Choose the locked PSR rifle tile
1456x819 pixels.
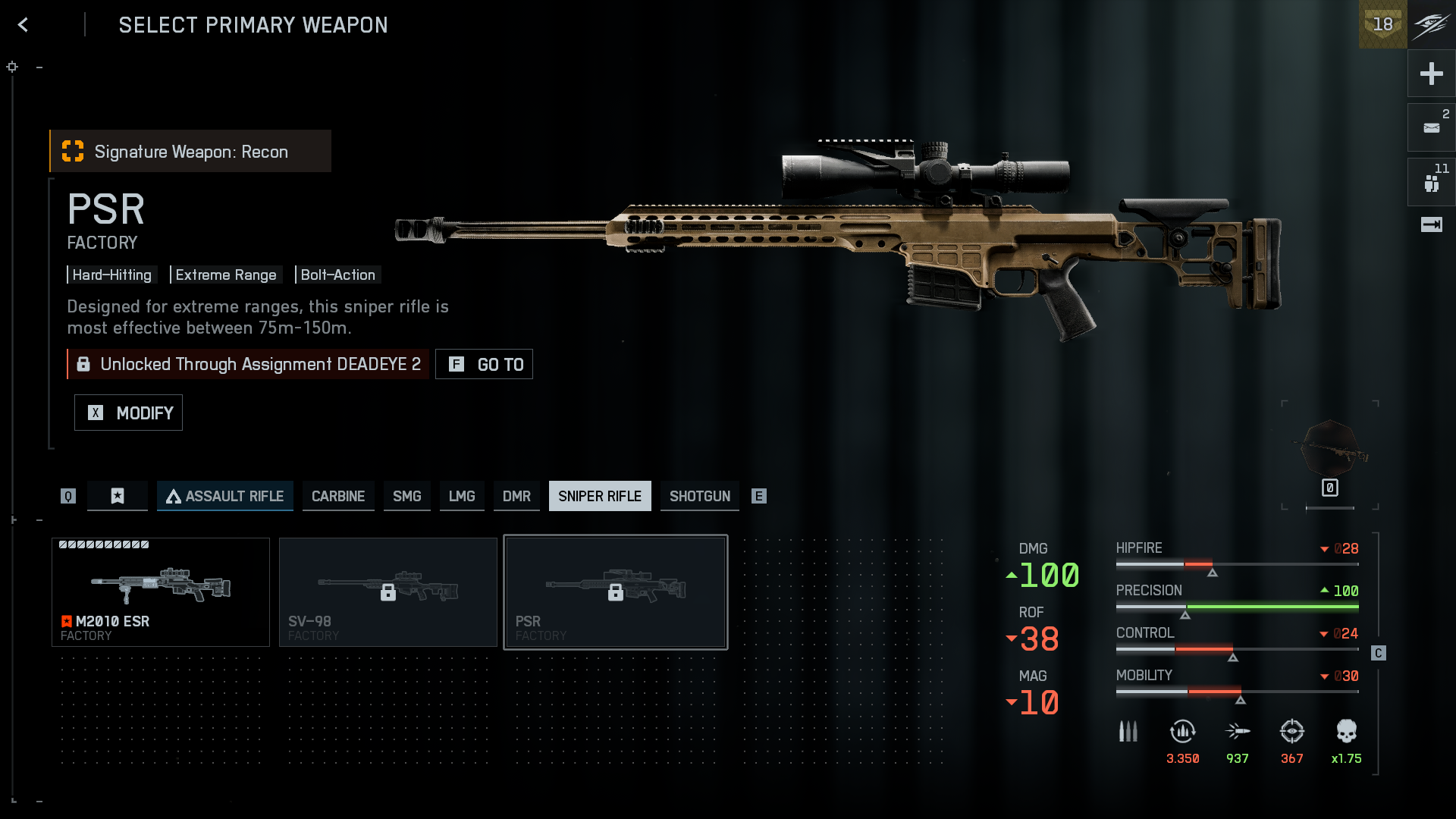pos(616,592)
